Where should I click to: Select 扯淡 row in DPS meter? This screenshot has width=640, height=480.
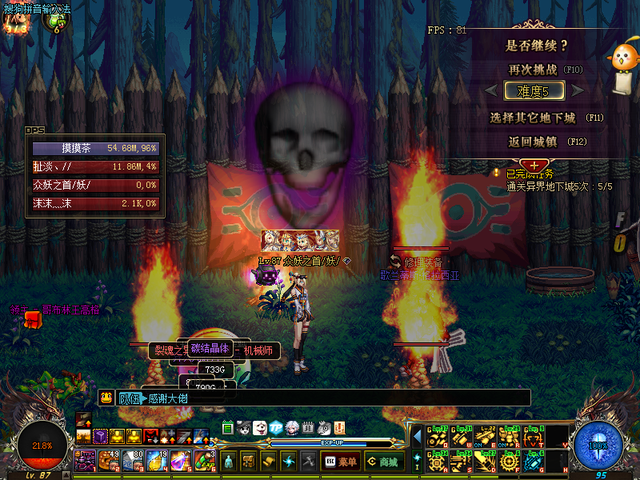93,166
